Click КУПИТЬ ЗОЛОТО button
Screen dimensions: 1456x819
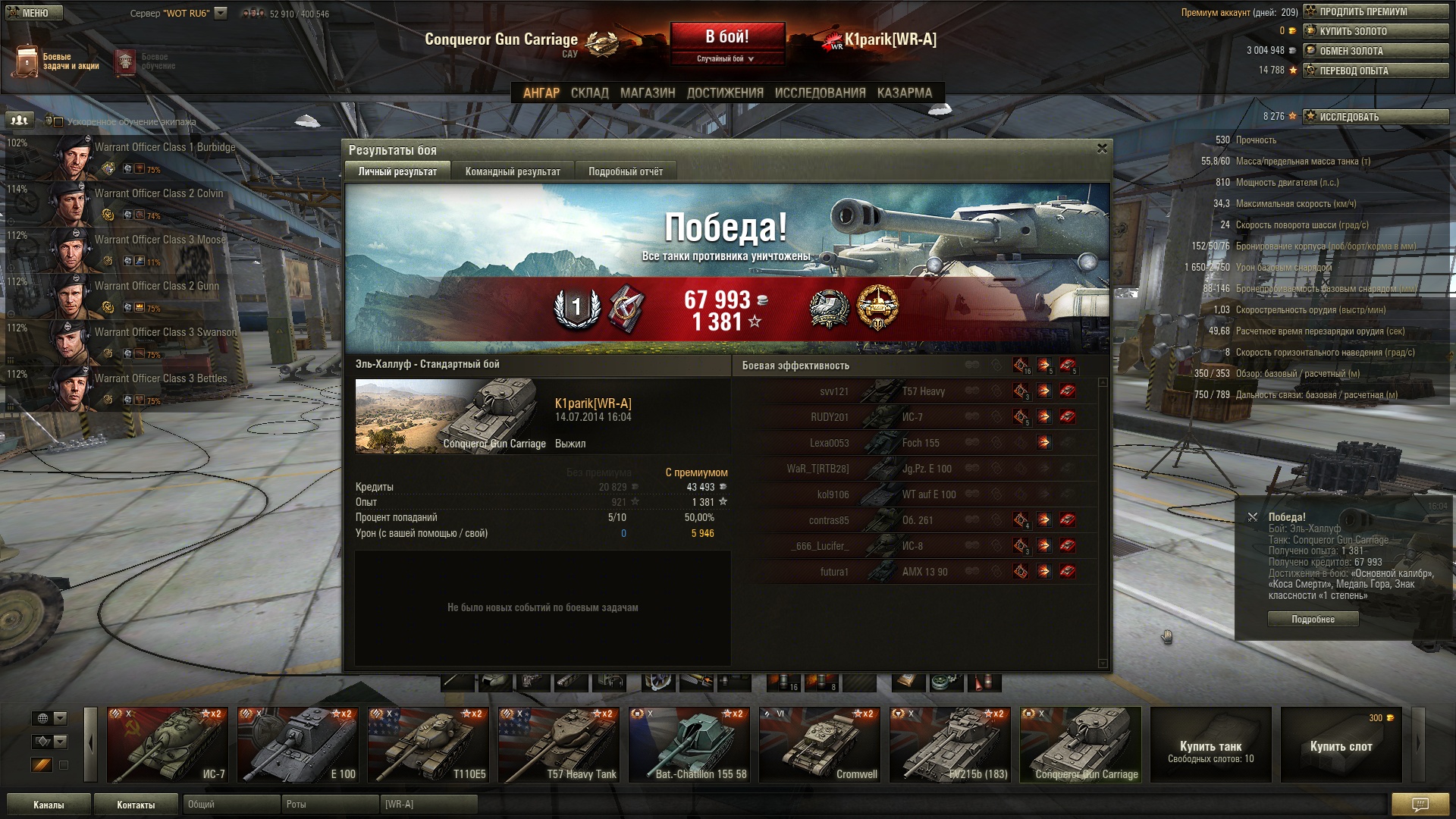pyautogui.click(x=1375, y=31)
